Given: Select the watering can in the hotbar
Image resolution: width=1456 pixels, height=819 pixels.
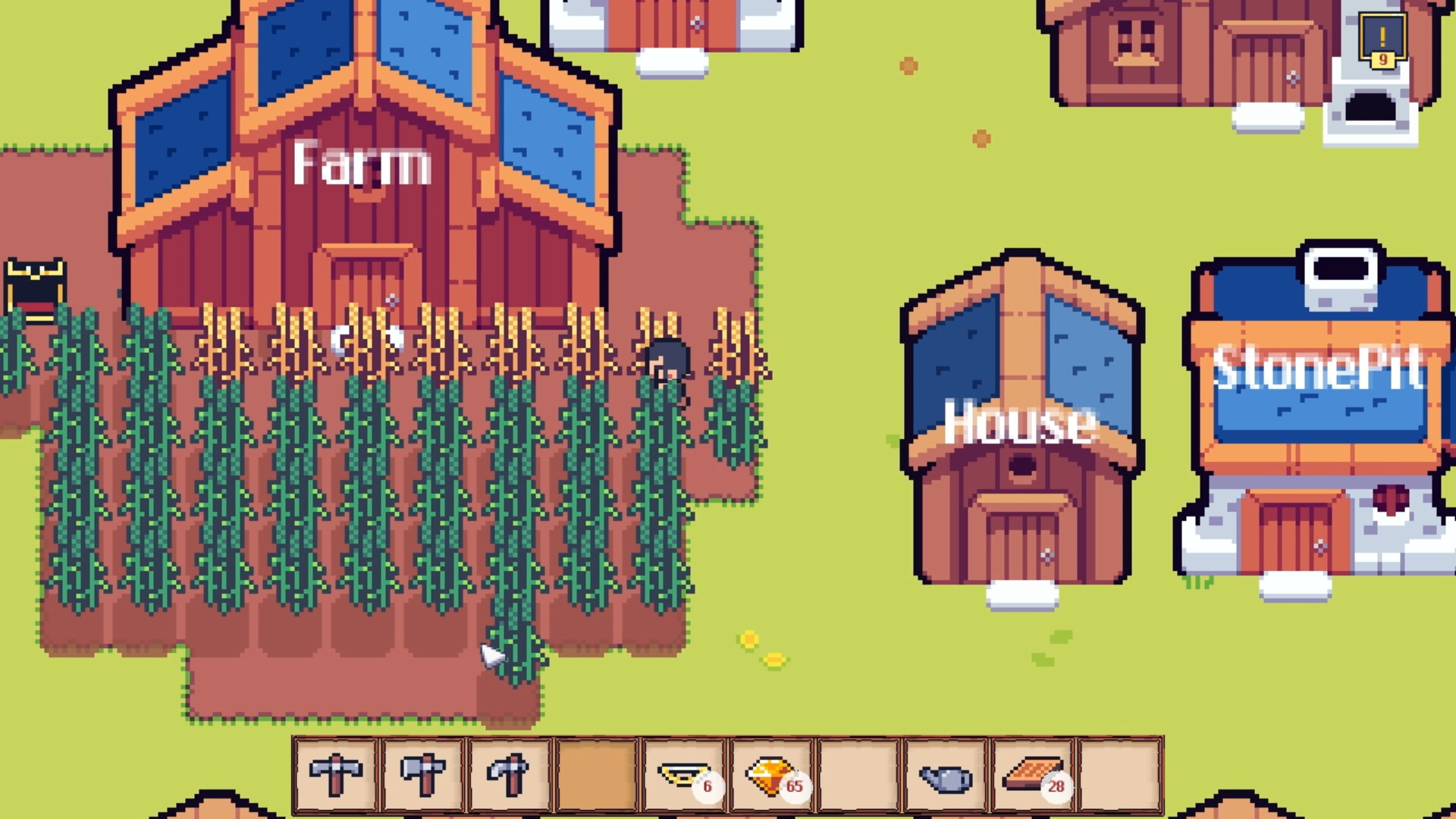Looking at the screenshot, I should pos(943,772).
